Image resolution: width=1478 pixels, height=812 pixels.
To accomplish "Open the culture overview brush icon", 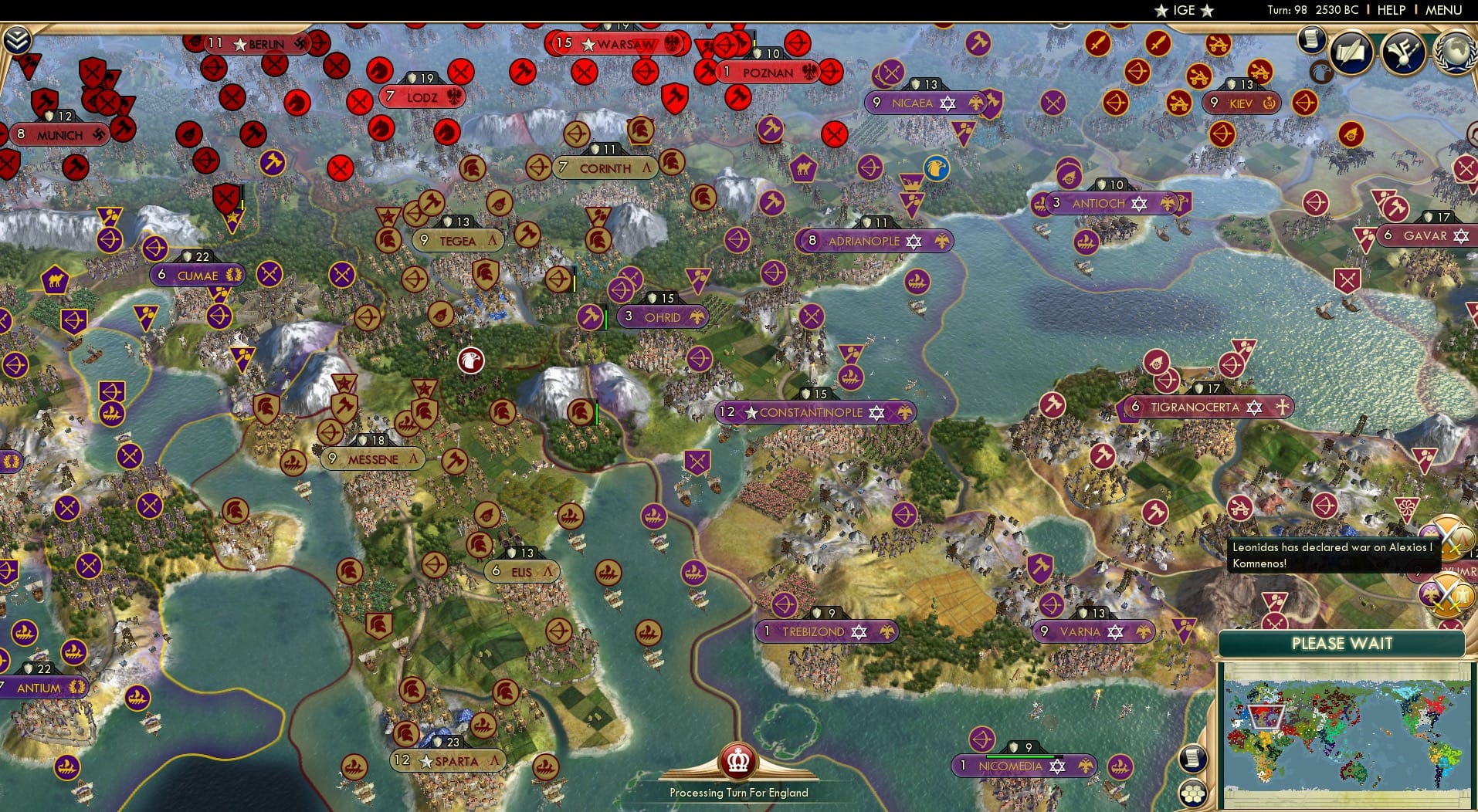I will [x=1402, y=52].
